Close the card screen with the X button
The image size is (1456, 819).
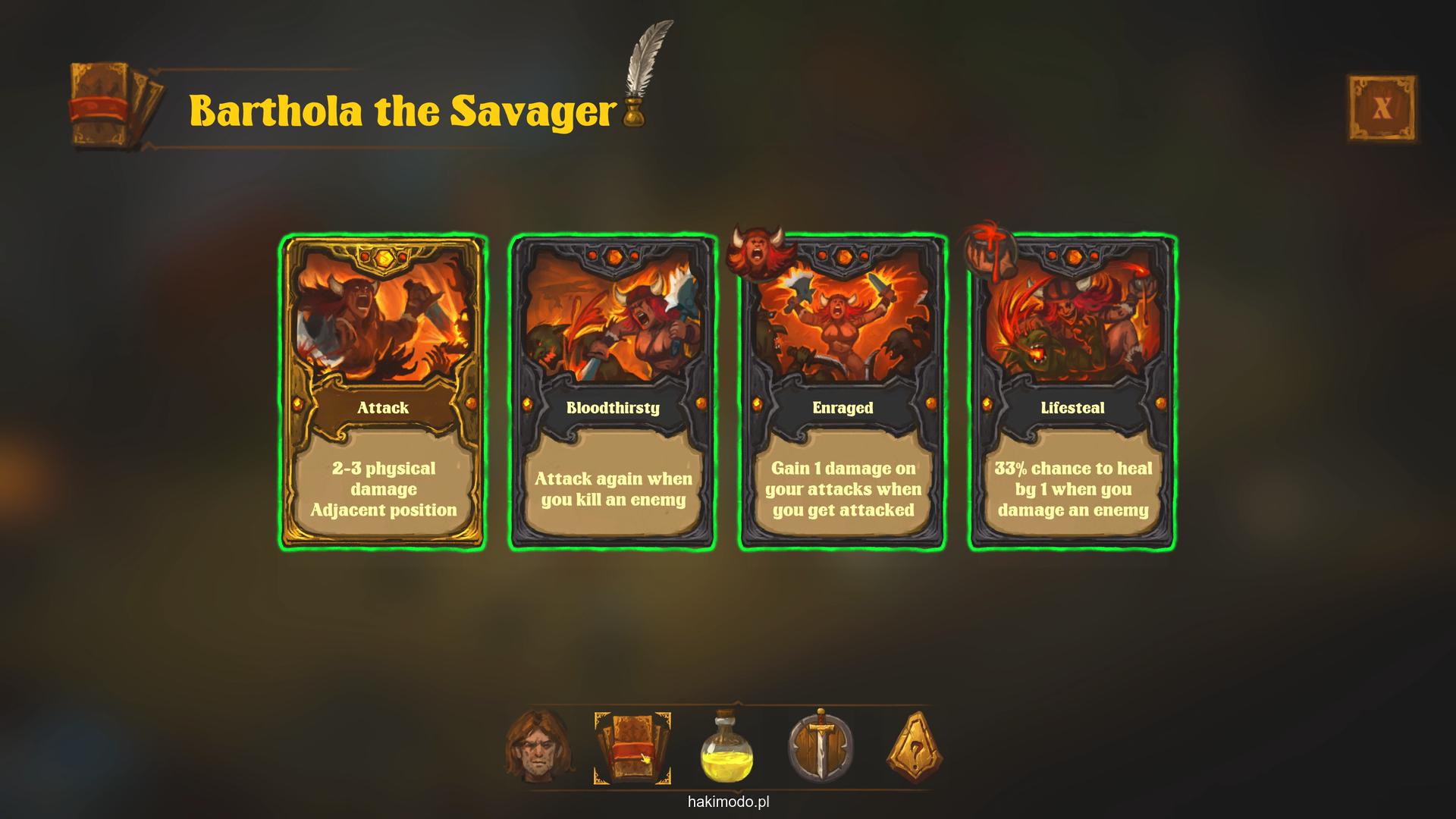(x=1382, y=108)
